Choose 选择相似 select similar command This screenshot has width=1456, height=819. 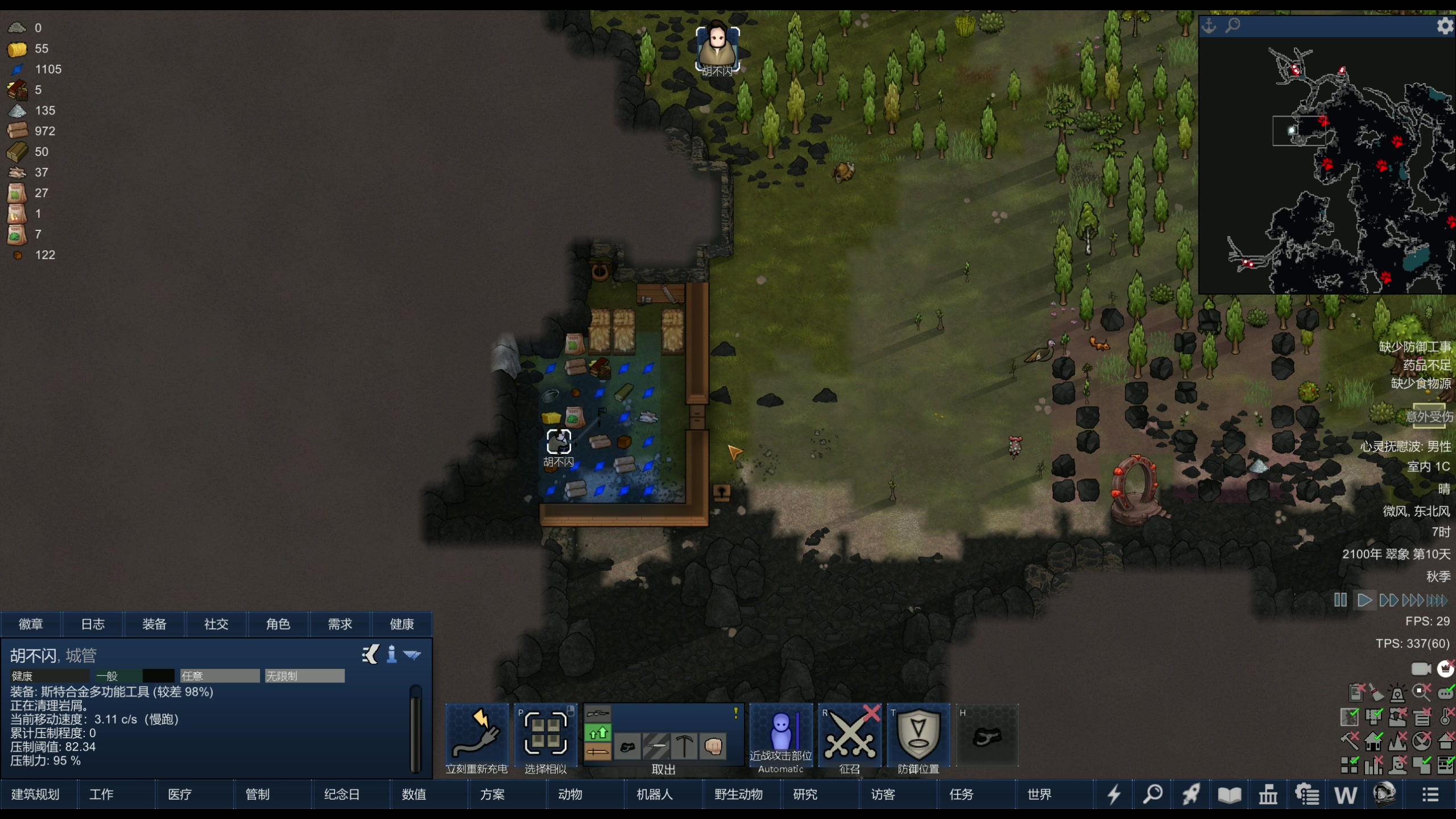545,738
